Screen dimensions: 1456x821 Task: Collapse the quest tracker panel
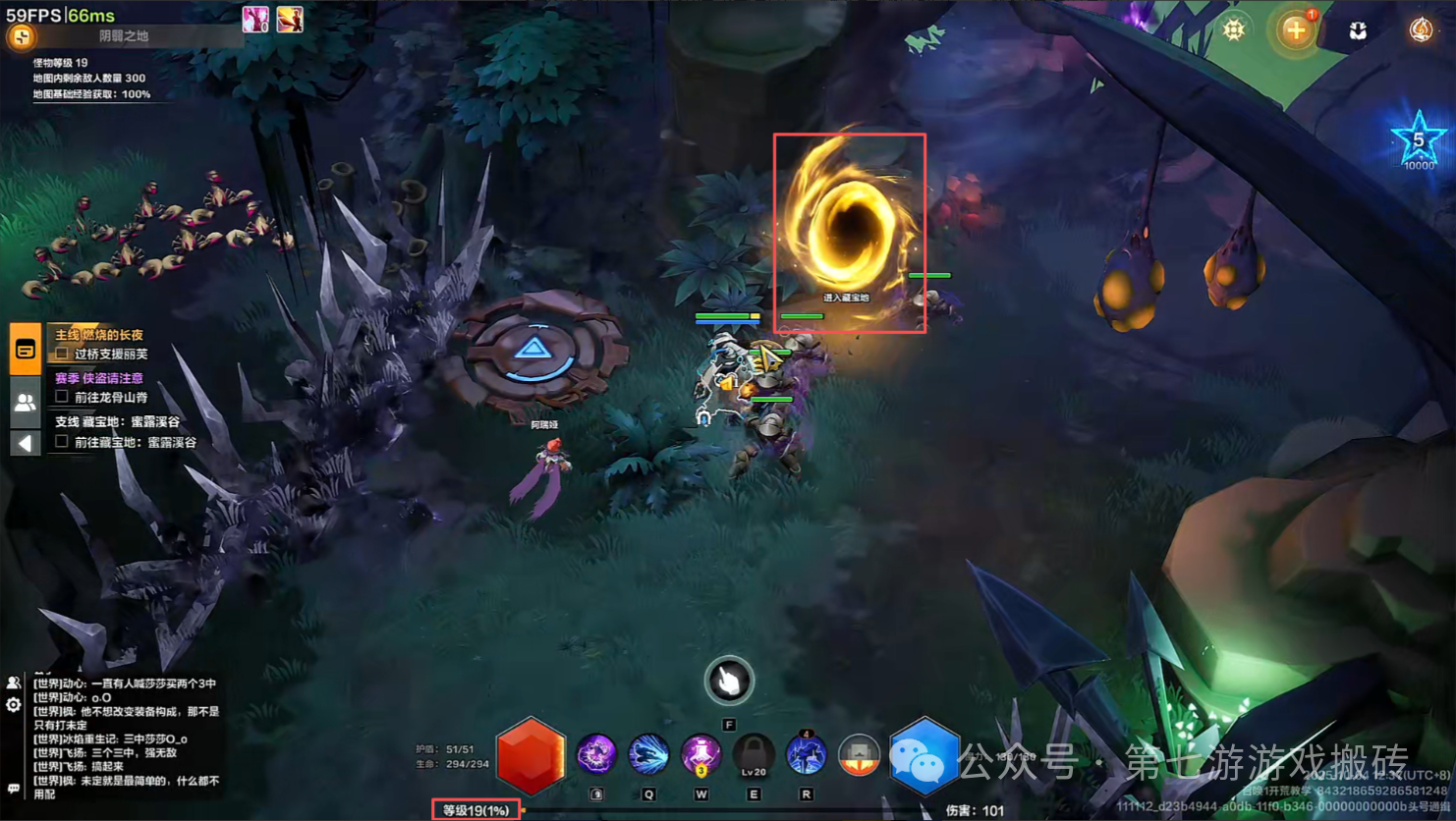click(26, 443)
